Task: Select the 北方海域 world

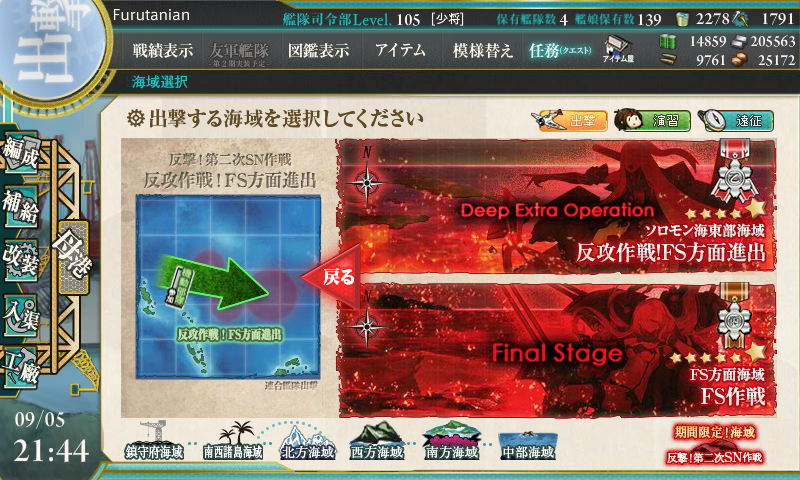Action: coord(306,443)
